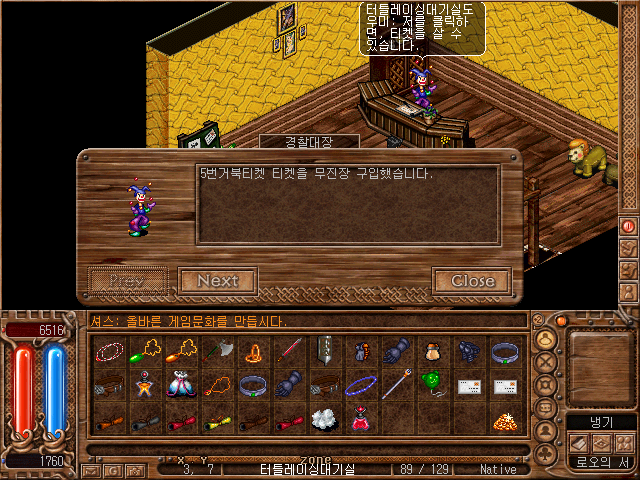Close the ticket purchase dialogue
The image size is (640, 480).
472,281
